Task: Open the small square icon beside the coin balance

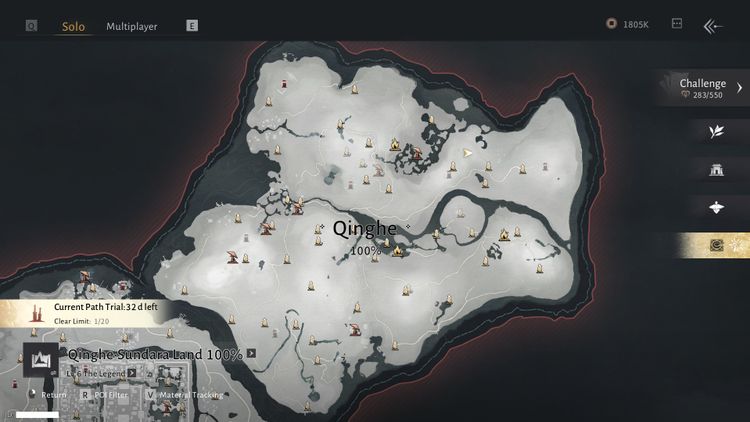Action: click(x=677, y=24)
